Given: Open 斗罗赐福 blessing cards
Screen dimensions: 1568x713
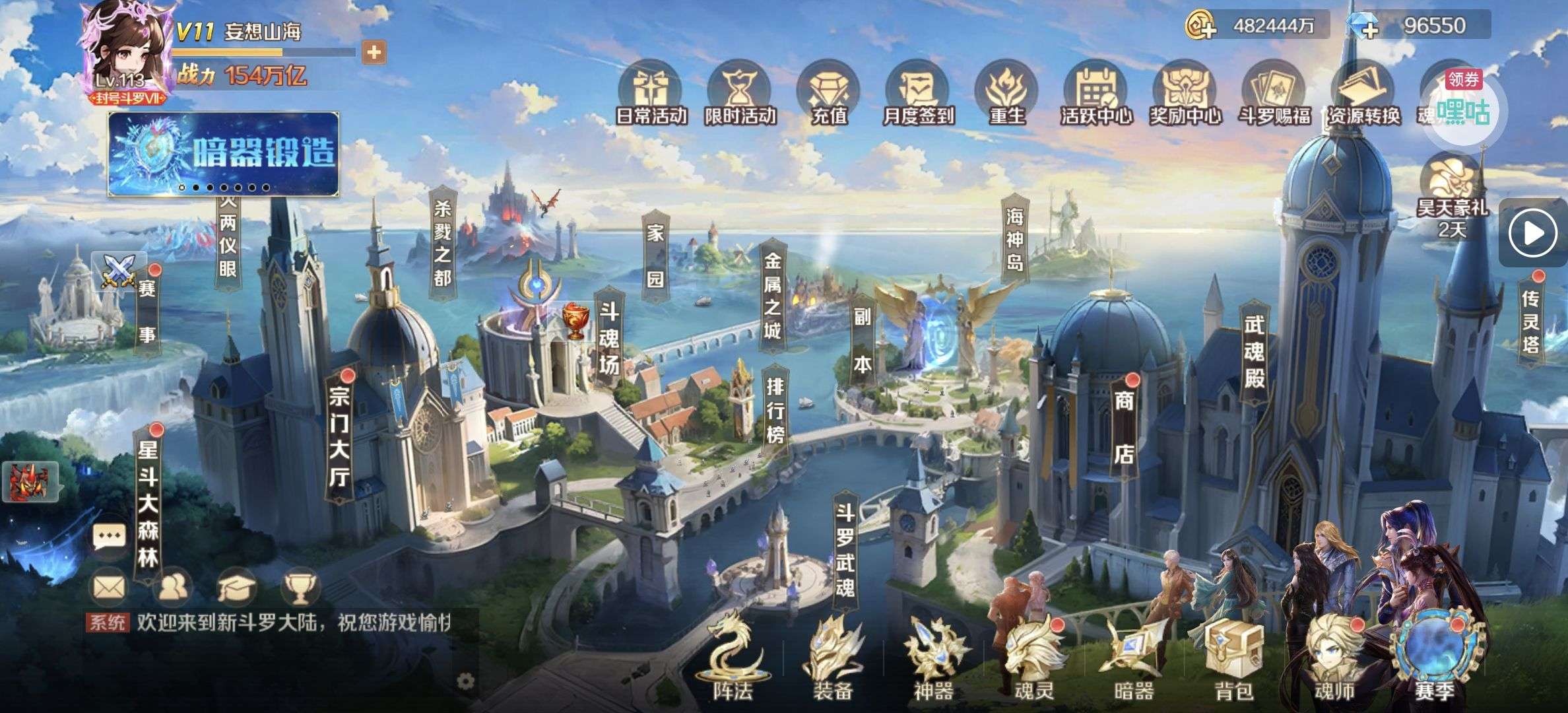Looking at the screenshot, I should coord(1274,94).
